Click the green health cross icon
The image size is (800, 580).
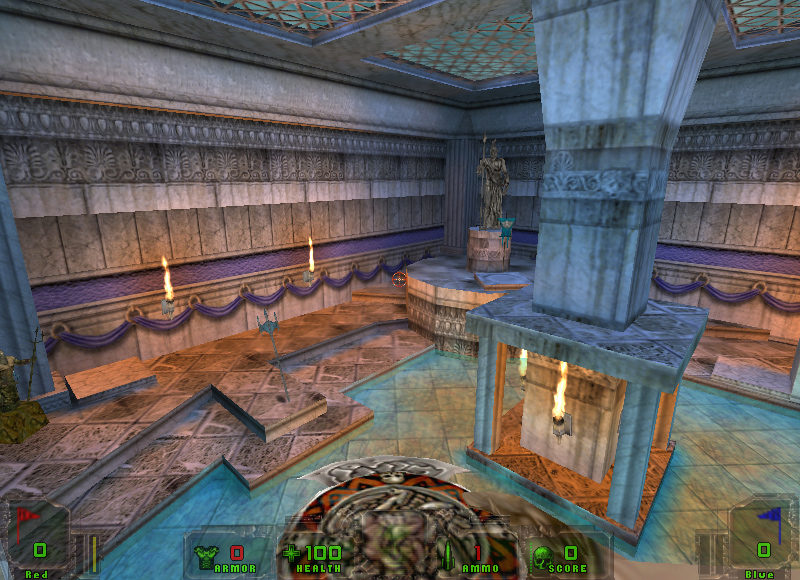pos(291,552)
